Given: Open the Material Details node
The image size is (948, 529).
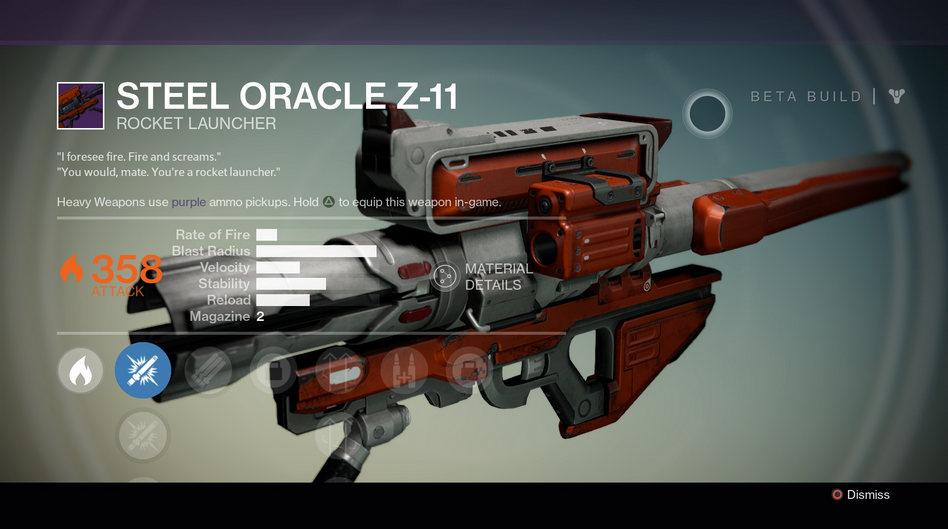Looking at the screenshot, I should [446, 277].
